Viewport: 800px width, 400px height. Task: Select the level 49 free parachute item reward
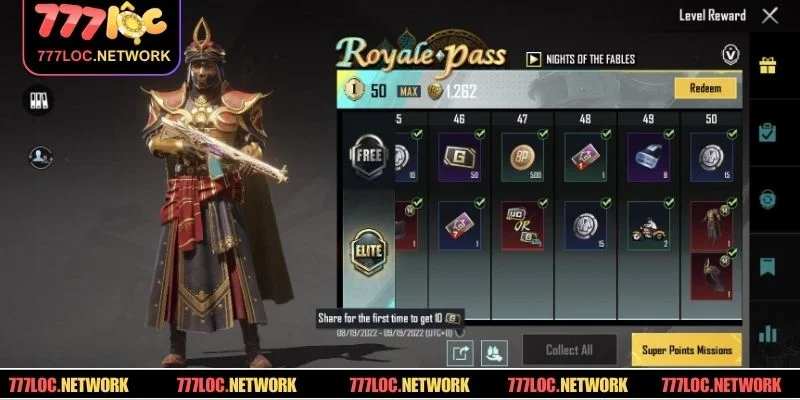[645, 157]
